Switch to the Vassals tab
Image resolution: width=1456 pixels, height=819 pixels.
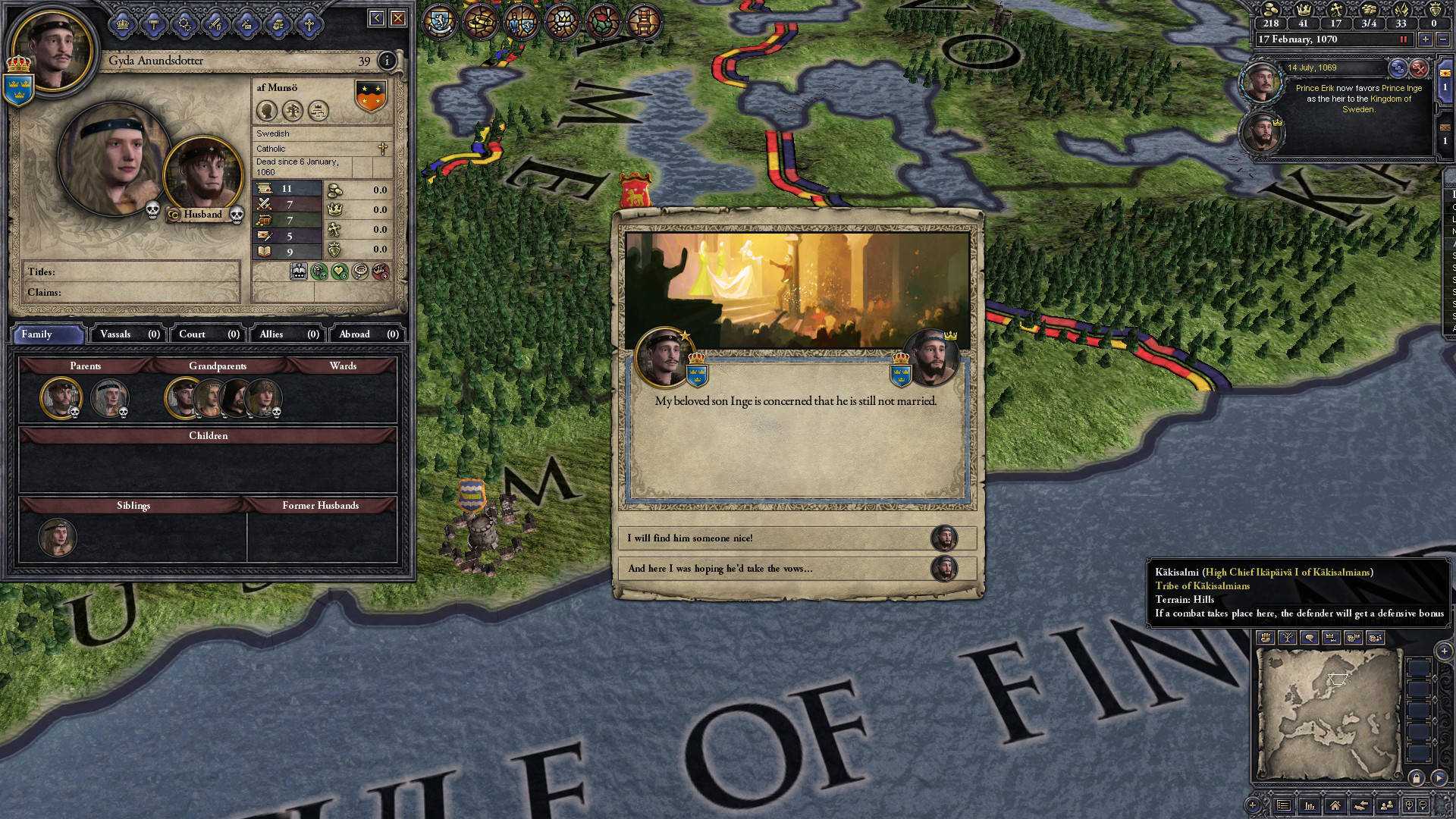click(x=129, y=334)
